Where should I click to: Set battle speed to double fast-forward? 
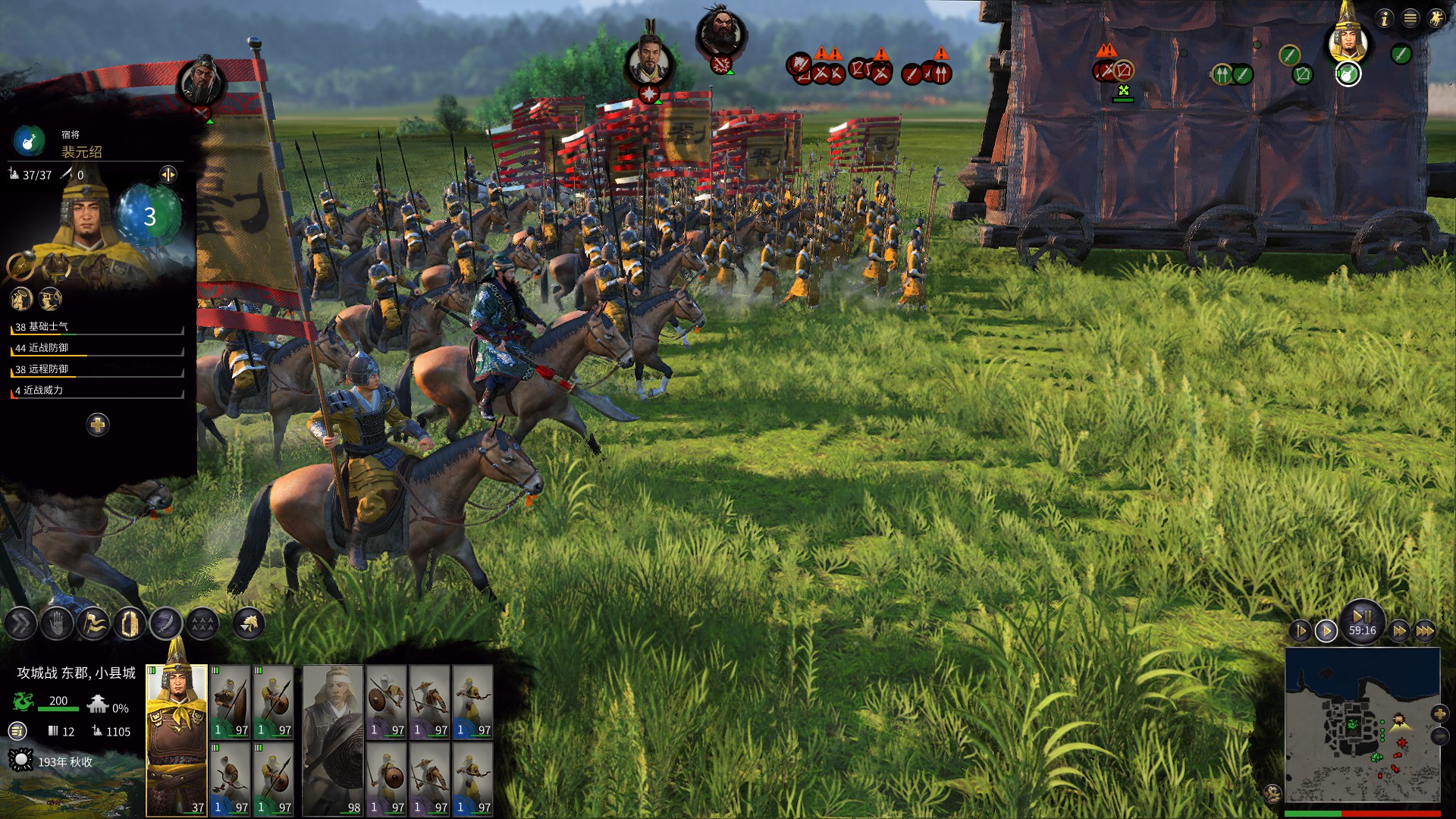tap(1399, 630)
